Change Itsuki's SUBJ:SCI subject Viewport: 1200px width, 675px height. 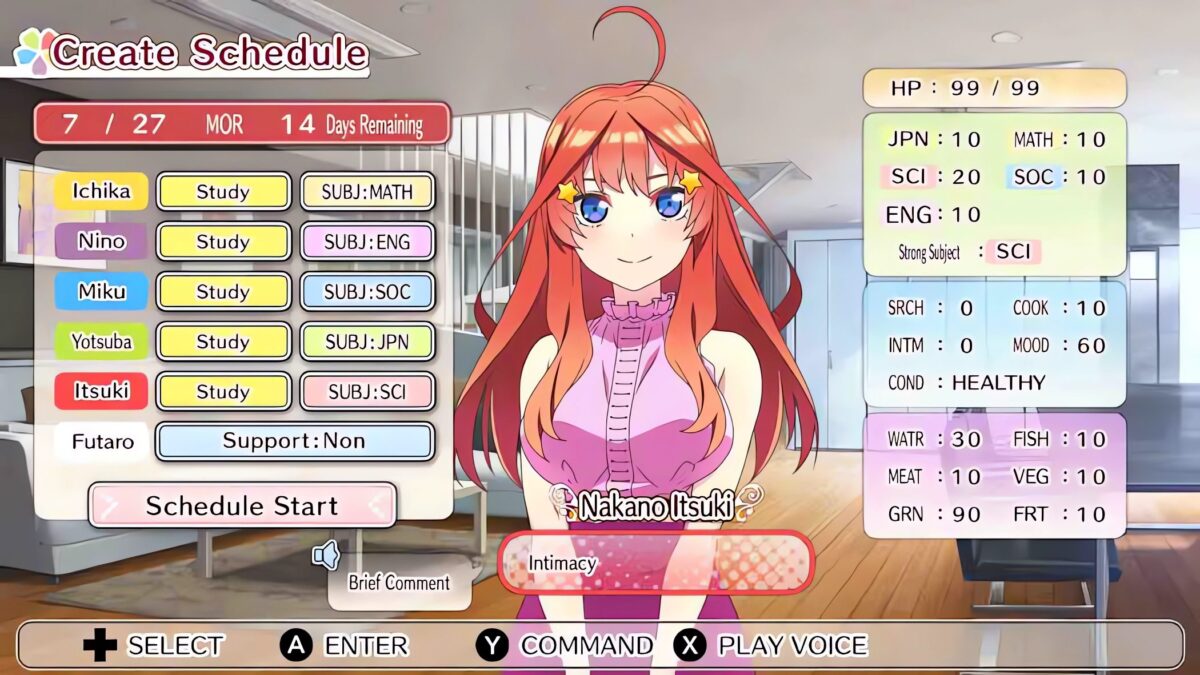[x=368, y=392]
